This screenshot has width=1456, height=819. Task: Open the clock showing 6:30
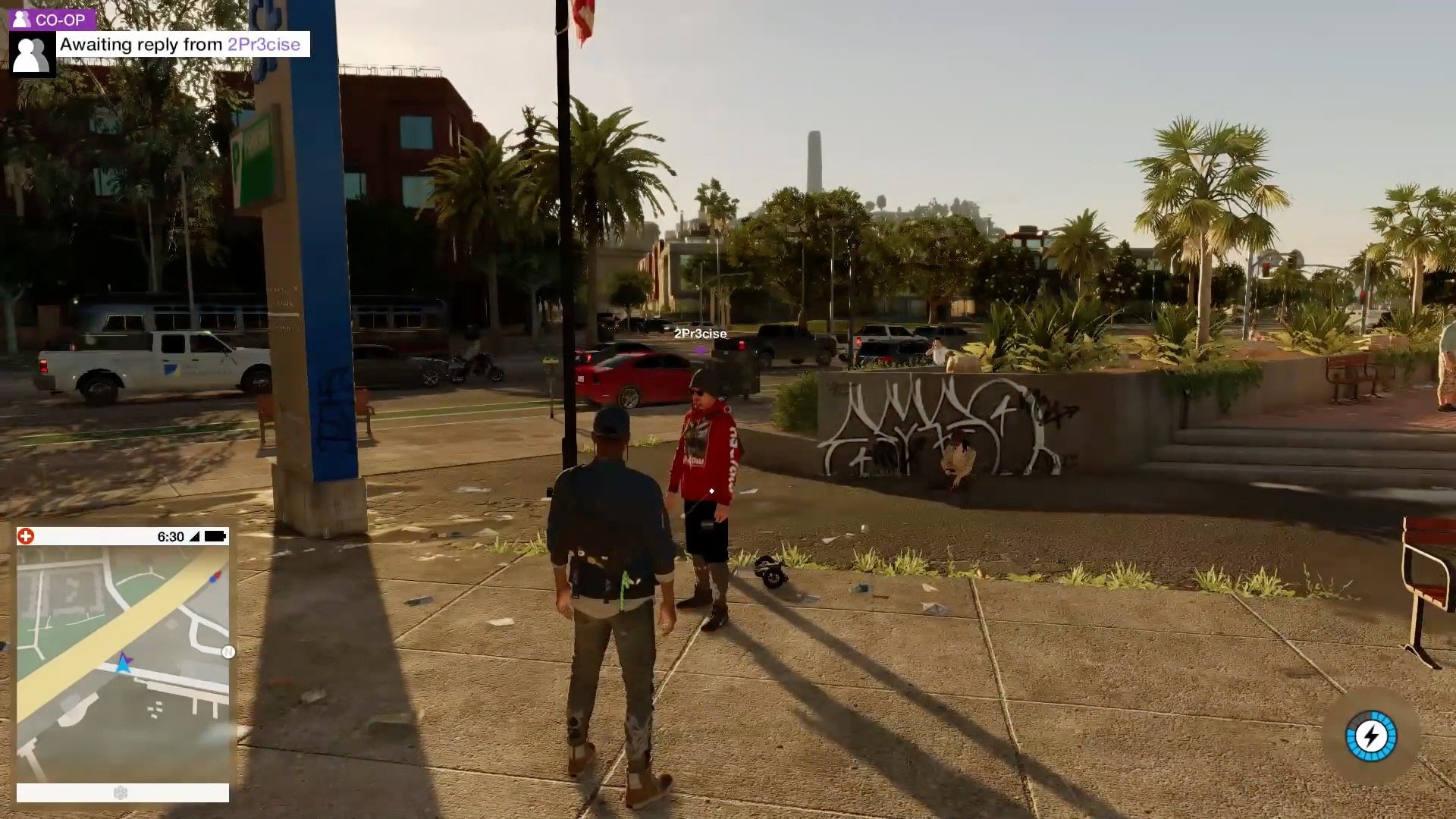171,535
